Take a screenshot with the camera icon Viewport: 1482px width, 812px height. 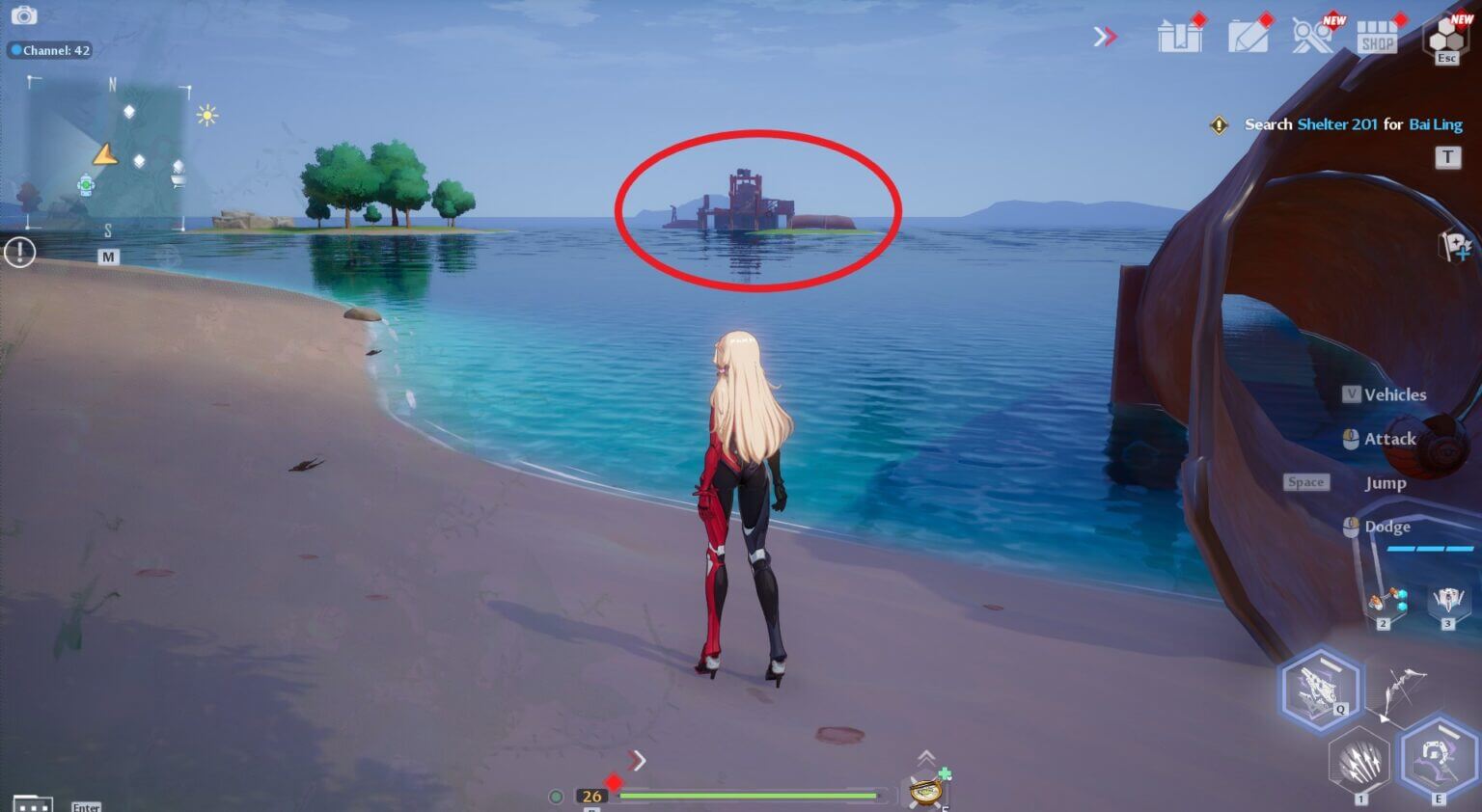click(x=24, y=15)
